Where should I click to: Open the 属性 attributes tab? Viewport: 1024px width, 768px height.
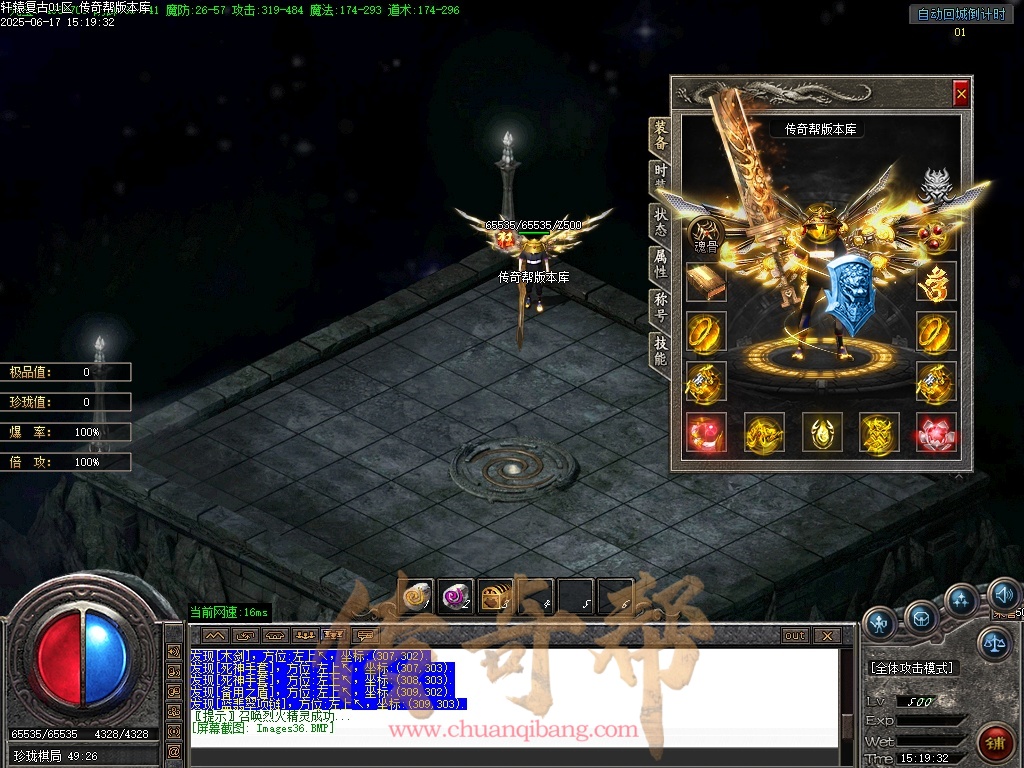click(661, 263)
